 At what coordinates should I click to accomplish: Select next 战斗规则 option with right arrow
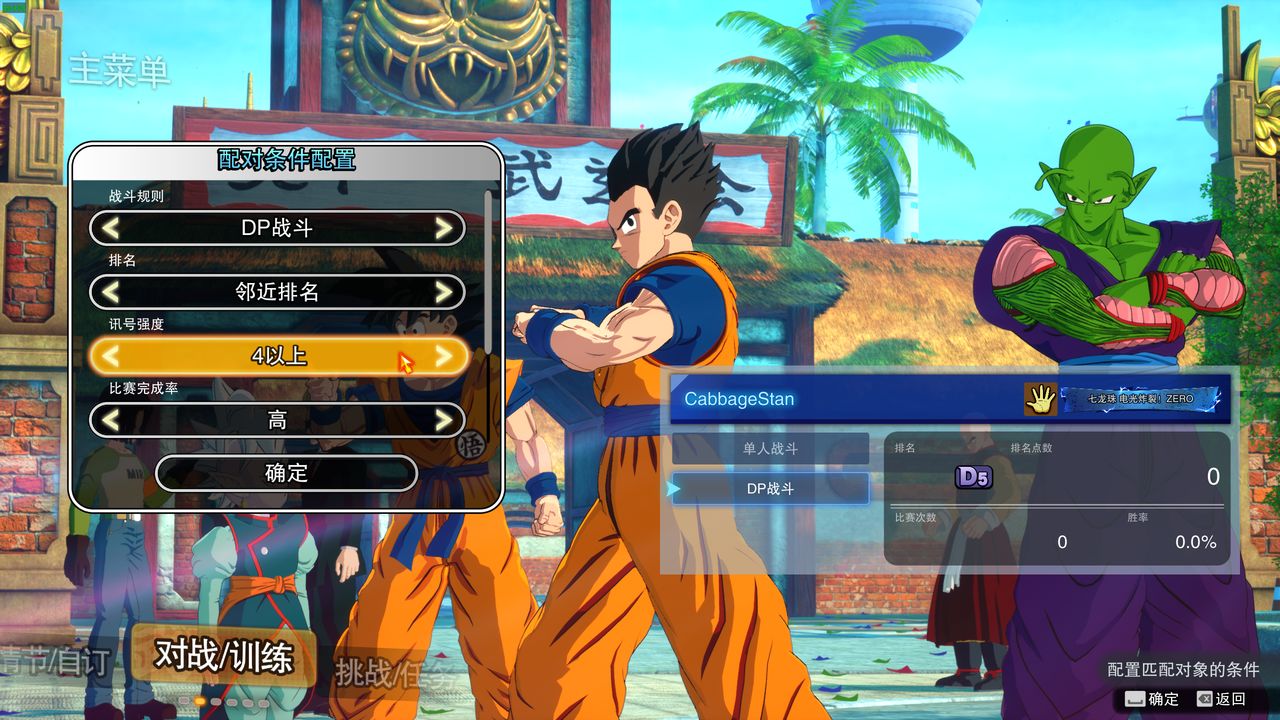tap(444, 228)
